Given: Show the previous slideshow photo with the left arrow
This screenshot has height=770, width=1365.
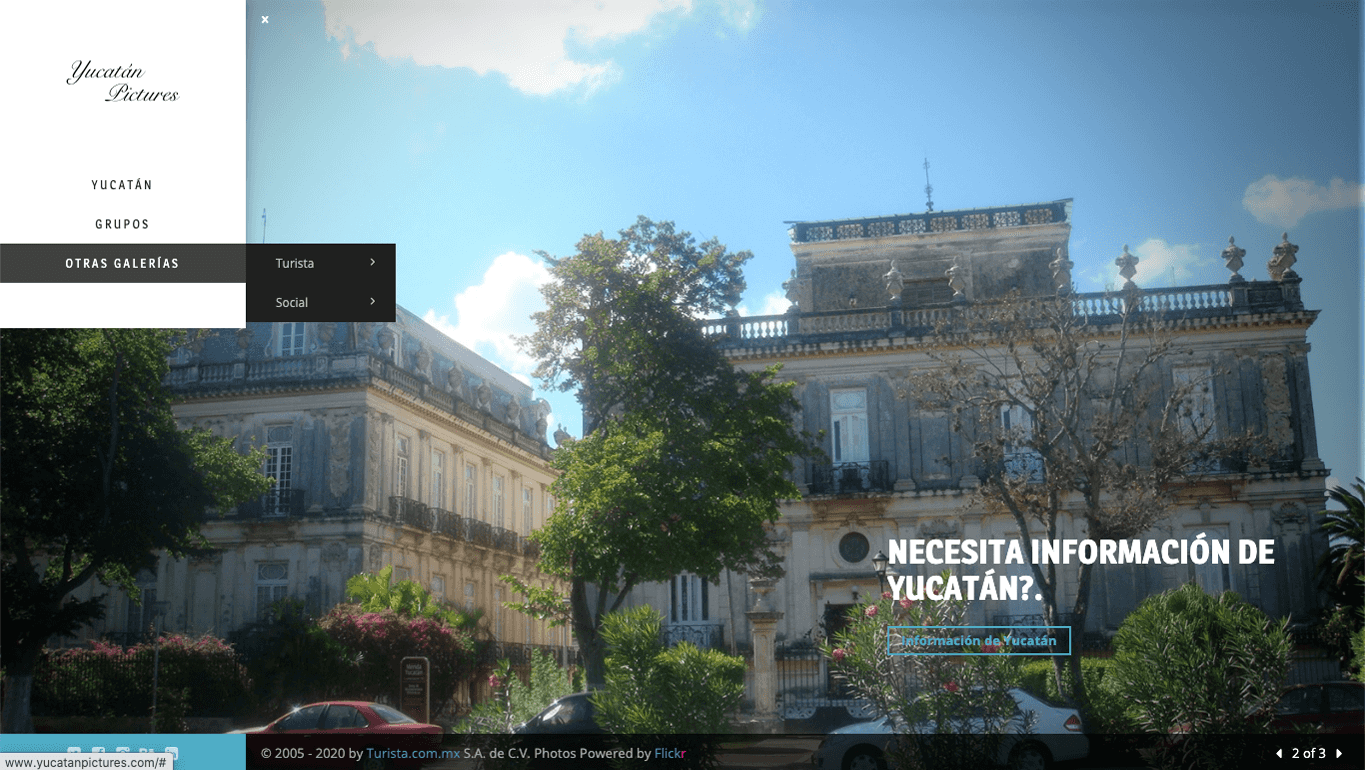Looking at the screenshot, I should (1277, 753).
